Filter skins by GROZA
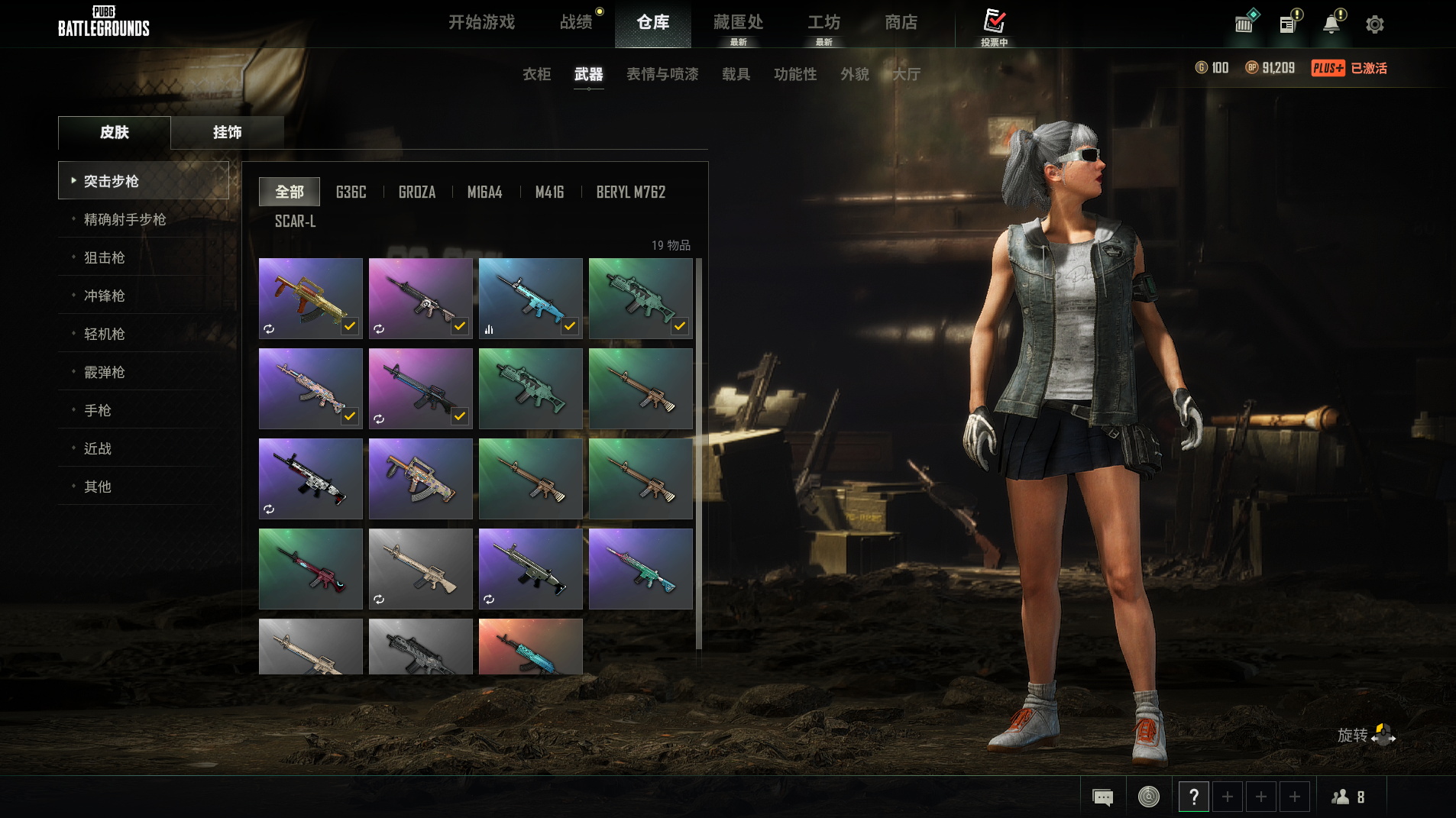This screenshot has width=1456, height=818. [417, 192]
